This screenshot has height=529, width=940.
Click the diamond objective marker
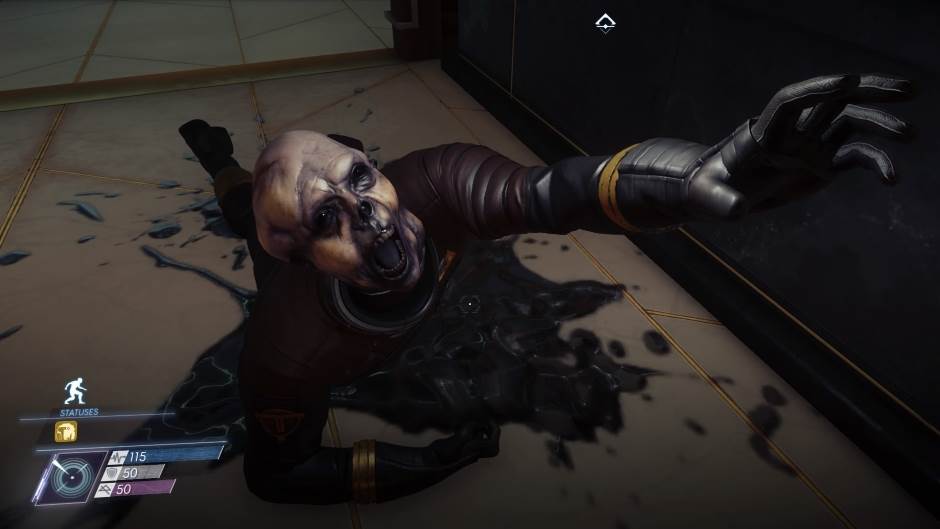(605, 22)
